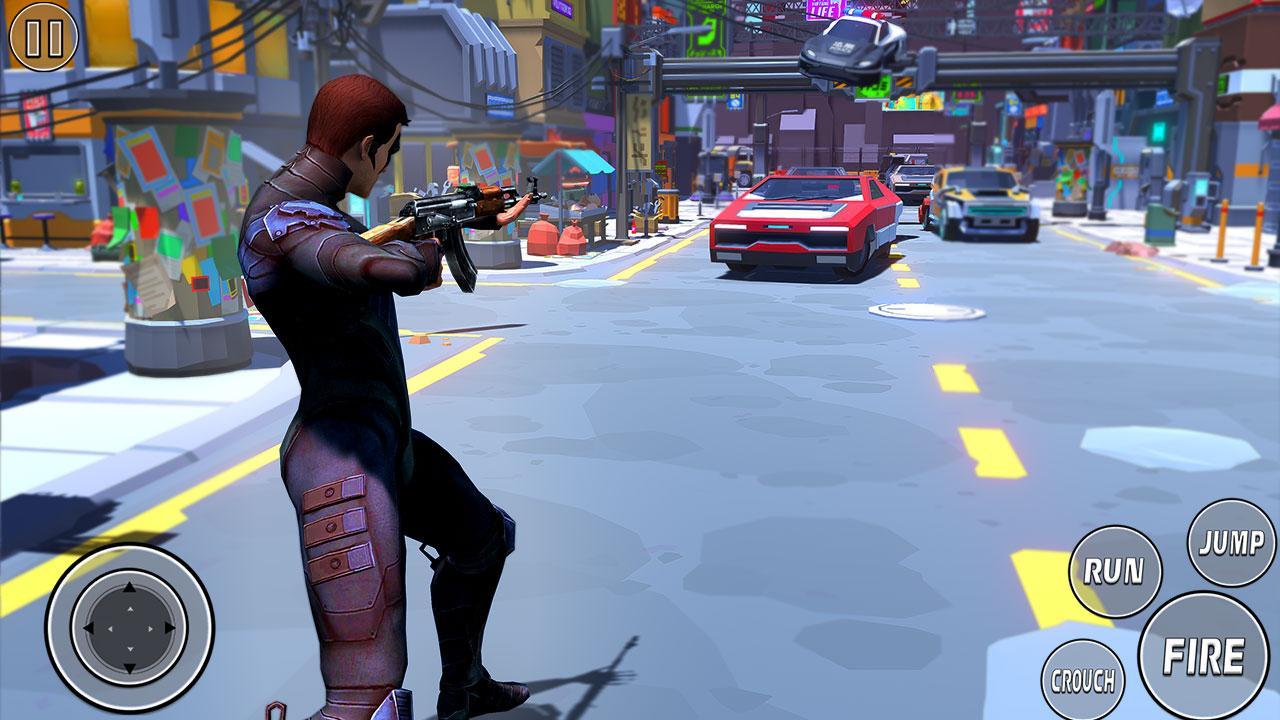Hit the JUMP button
The width and height of the screenshot is (1280, 720).
click(1231, 543)
